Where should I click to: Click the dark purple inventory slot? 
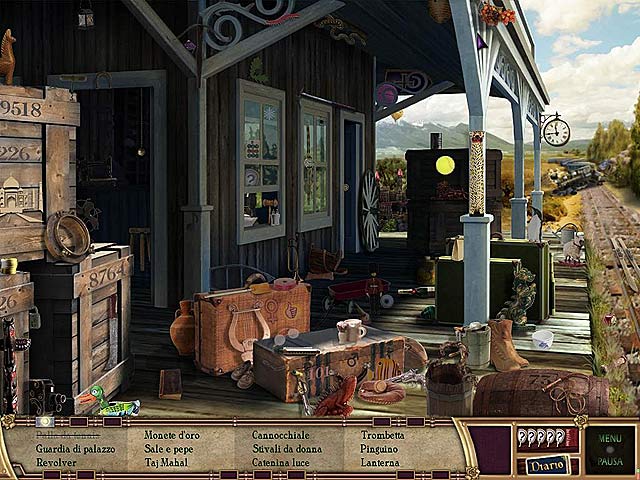click(x=489, y=450)
